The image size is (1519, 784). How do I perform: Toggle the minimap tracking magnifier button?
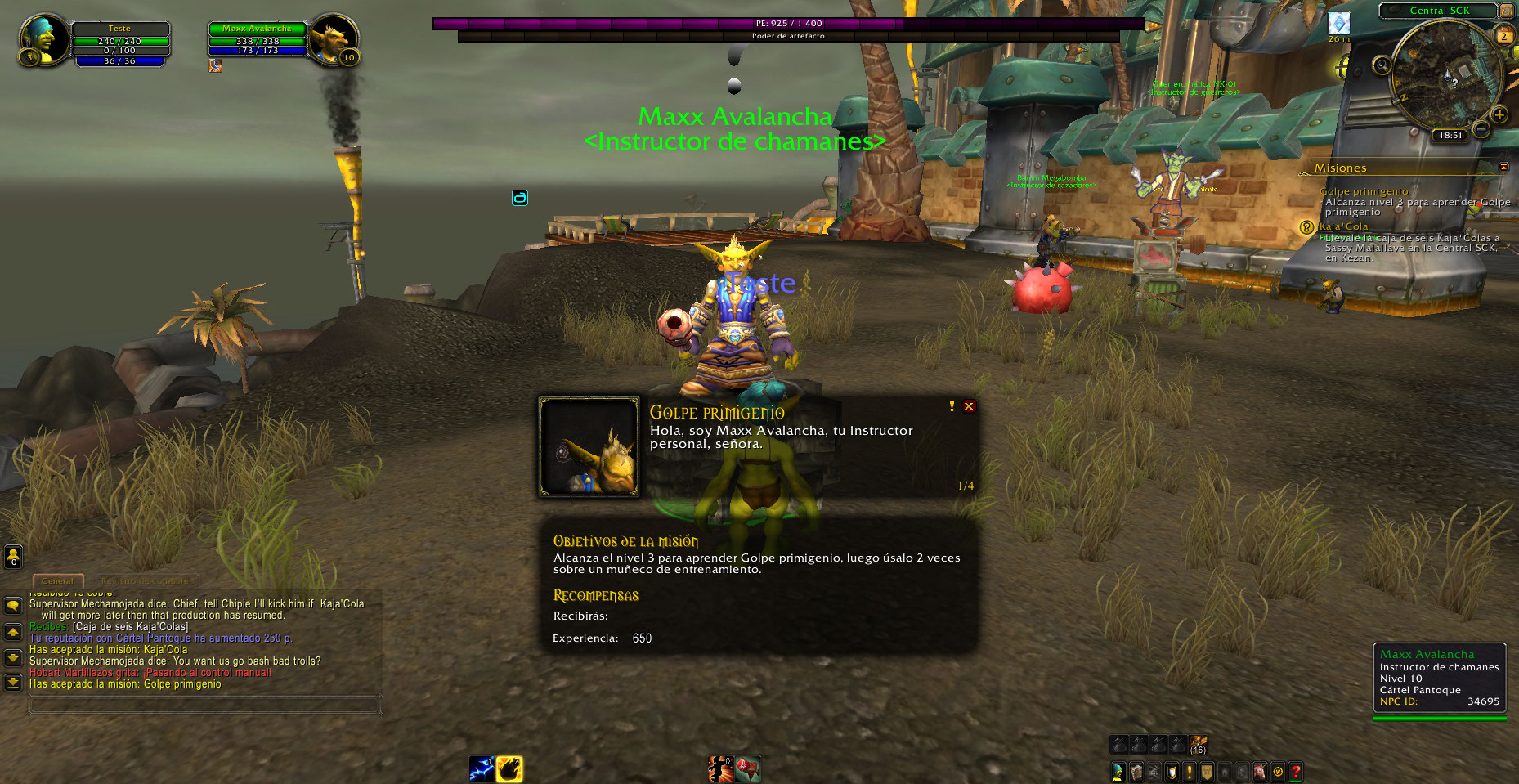[1382, 65]
